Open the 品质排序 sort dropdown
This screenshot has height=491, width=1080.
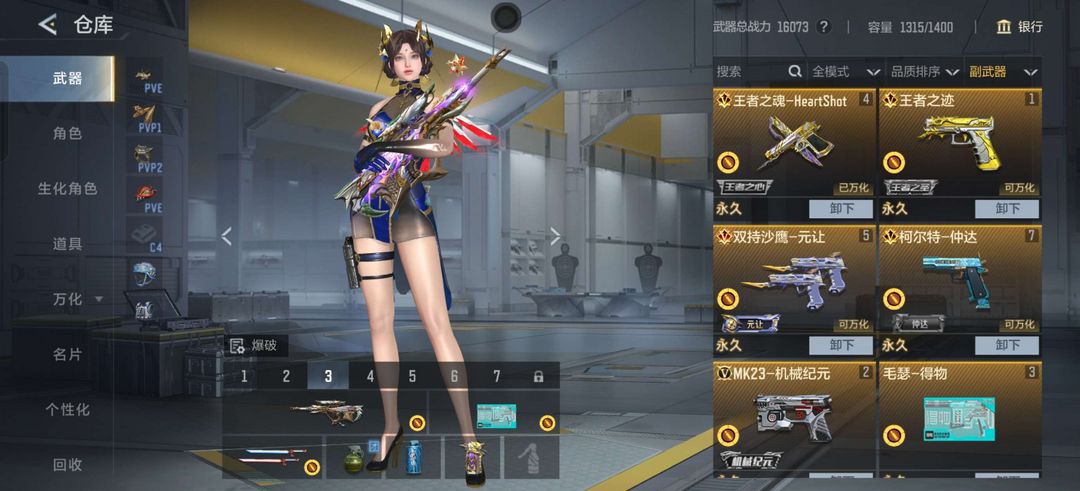(x=924, y=71)
